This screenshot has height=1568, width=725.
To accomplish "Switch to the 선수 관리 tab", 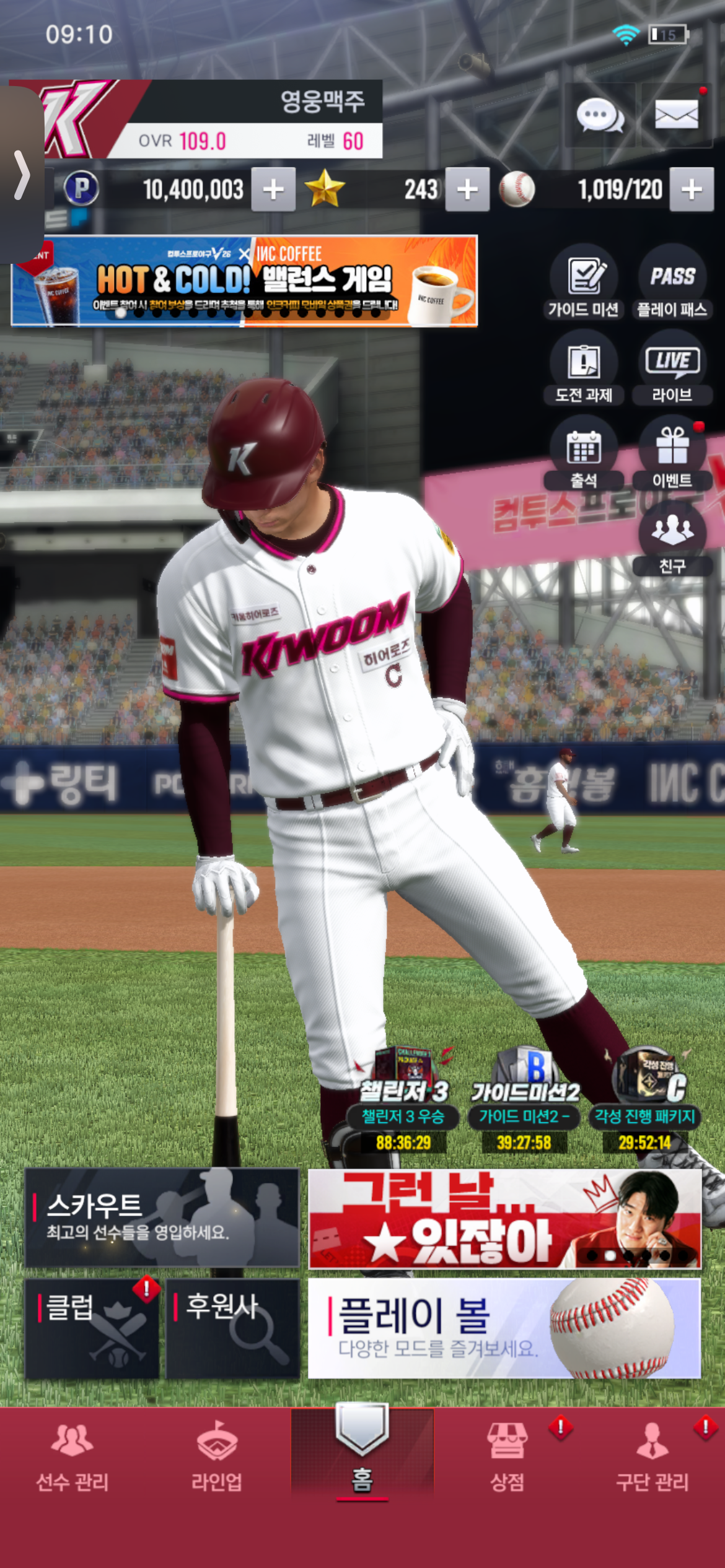I will coord(72,1456).
